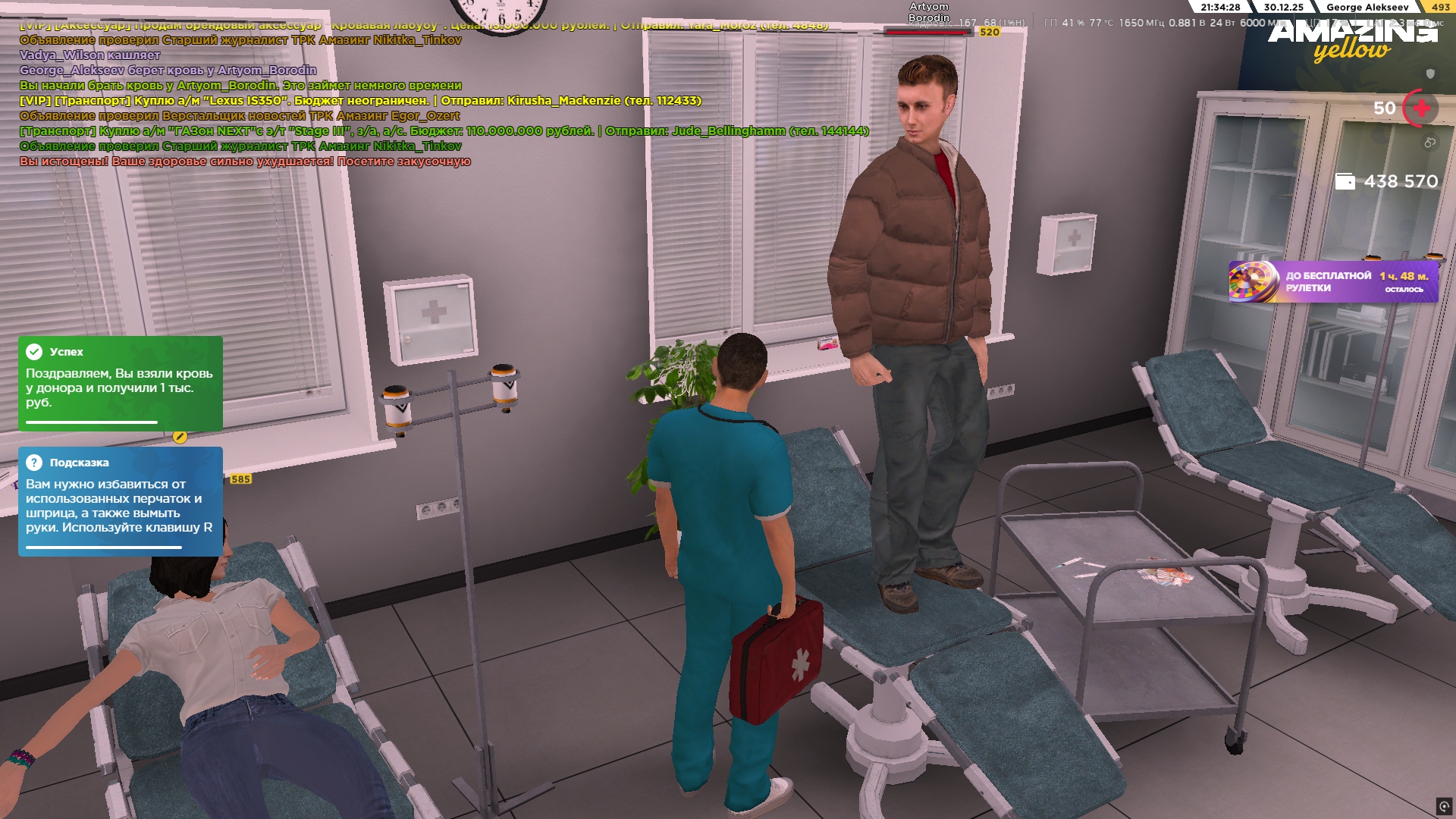
Task: Open the free roulette banner
Action: [1332, 282]
